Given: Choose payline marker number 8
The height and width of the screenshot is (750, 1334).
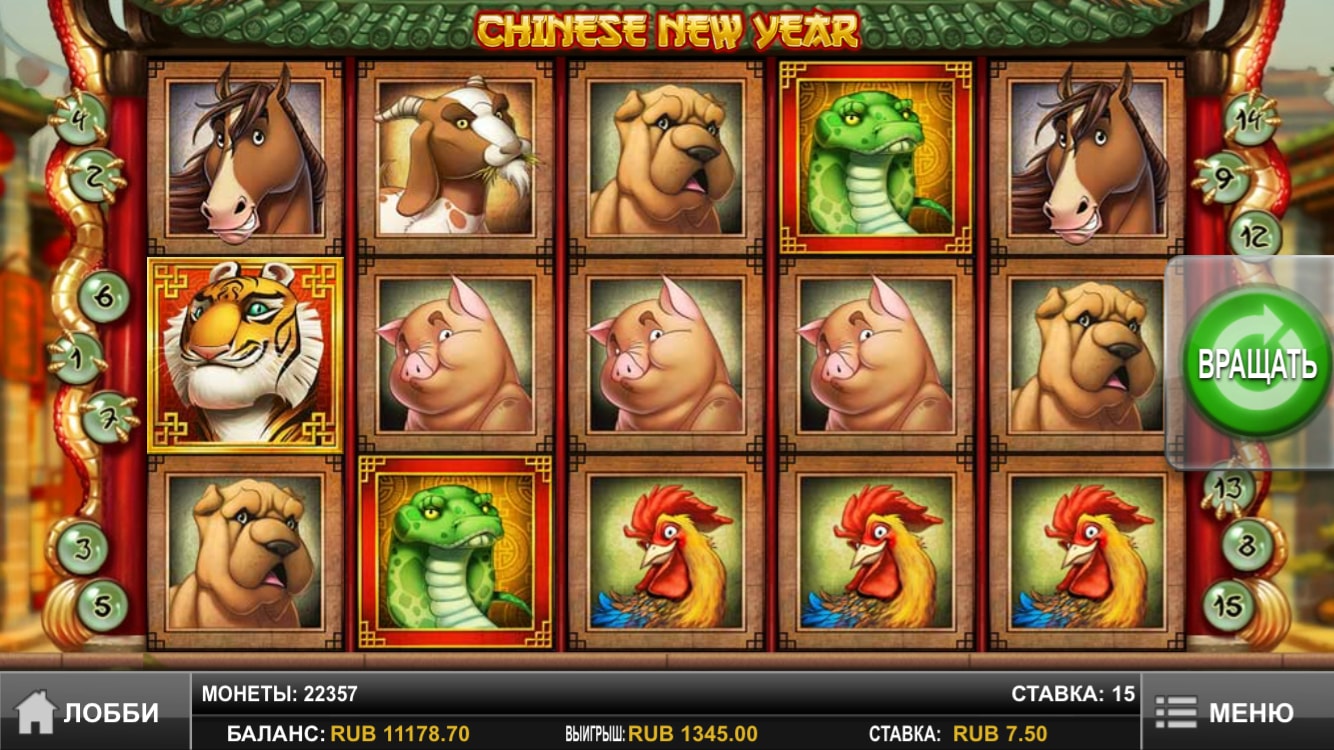Looking at the screenshot, I should pos(1248,546).
